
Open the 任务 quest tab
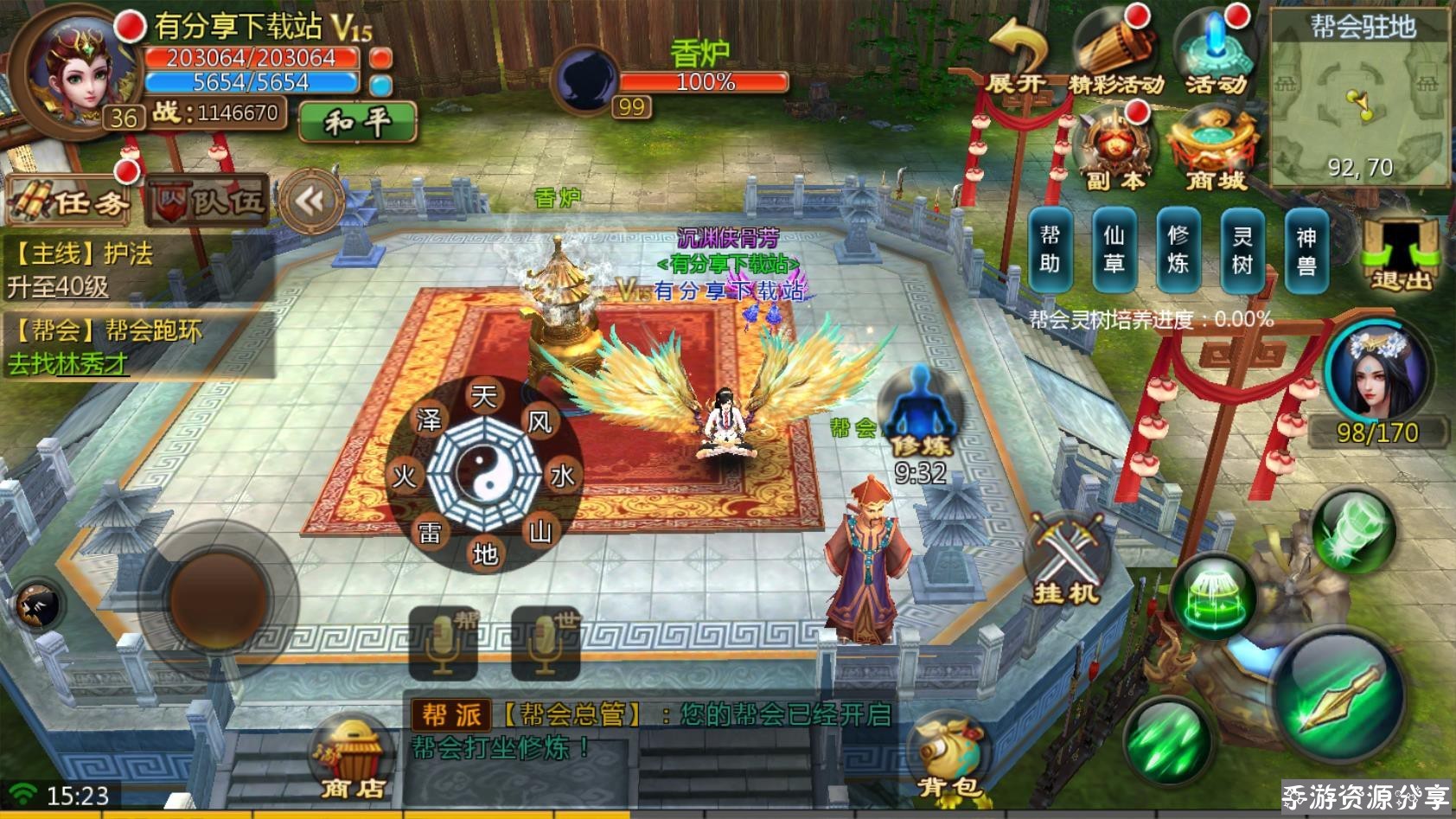click(71, 200)
